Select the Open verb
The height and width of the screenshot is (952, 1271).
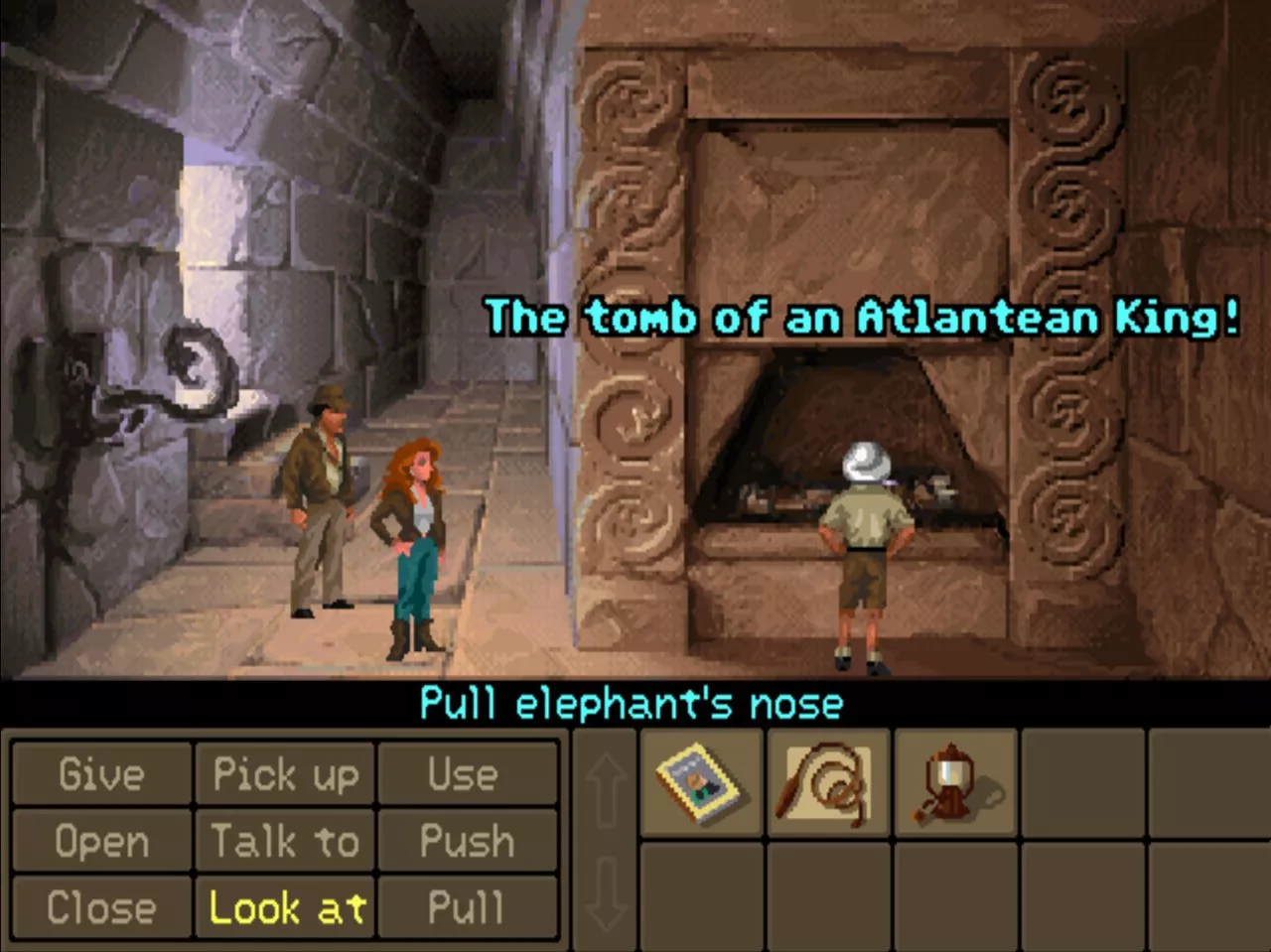[100, 842]
